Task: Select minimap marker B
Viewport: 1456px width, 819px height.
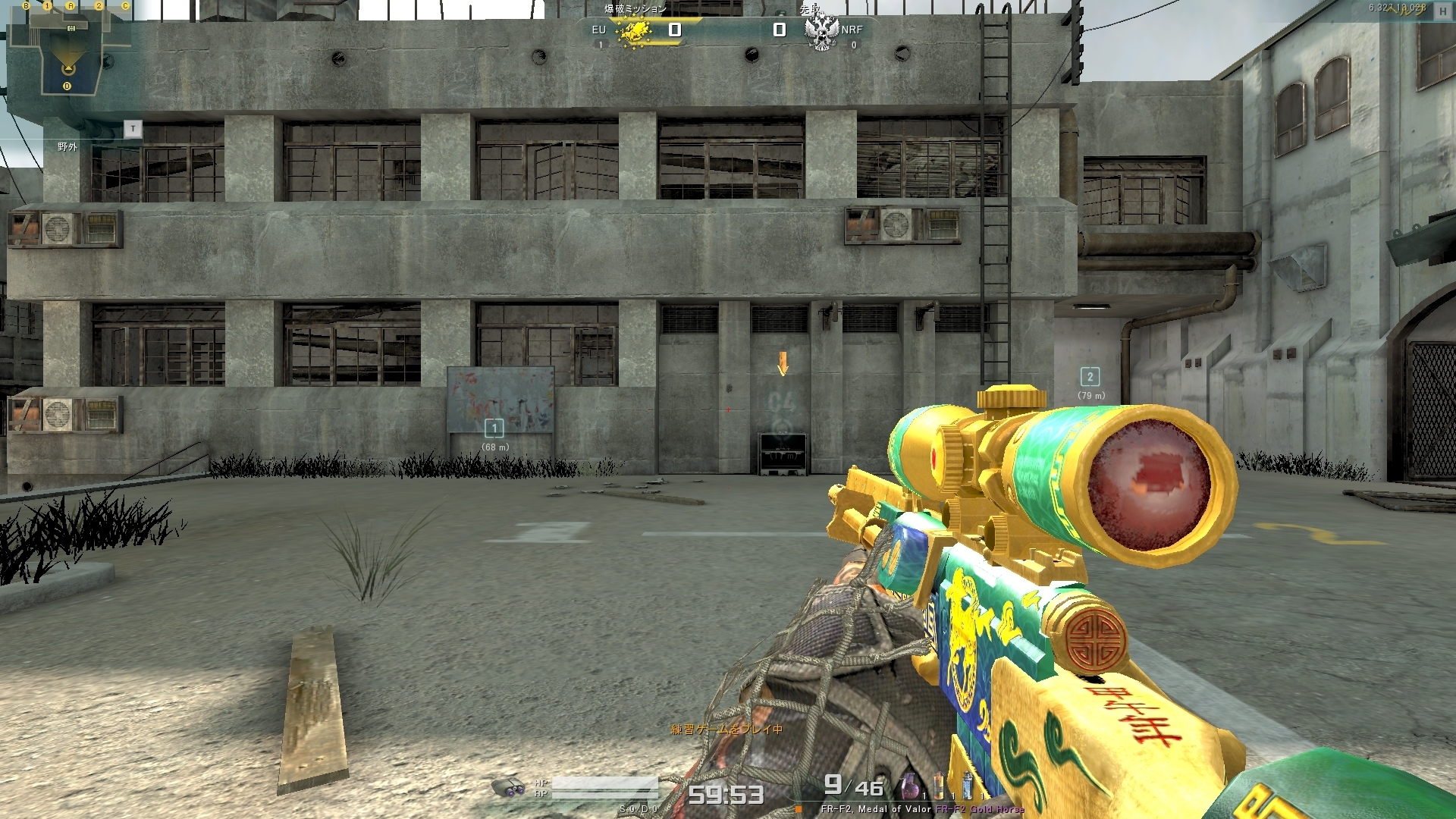Action: pos(26,6)
